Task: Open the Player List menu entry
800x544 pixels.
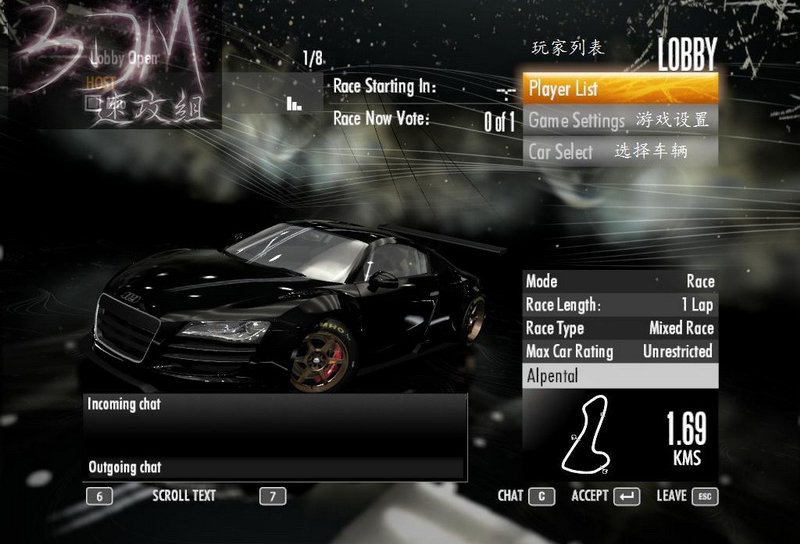Action: 619,88
